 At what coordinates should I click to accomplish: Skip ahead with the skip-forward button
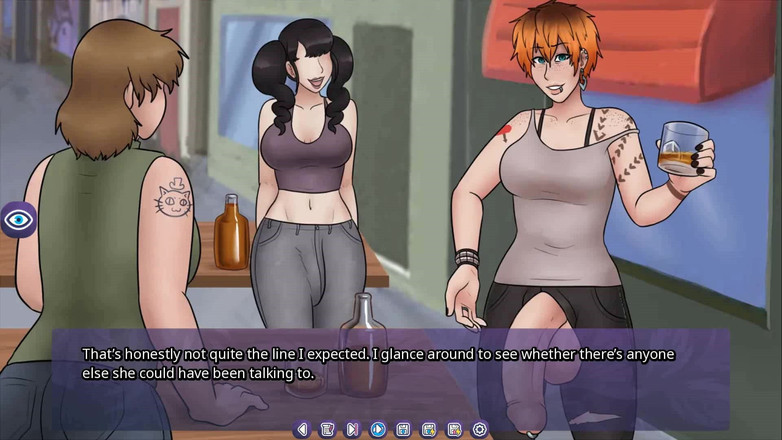pyautogui.click(x=352, y=429)
